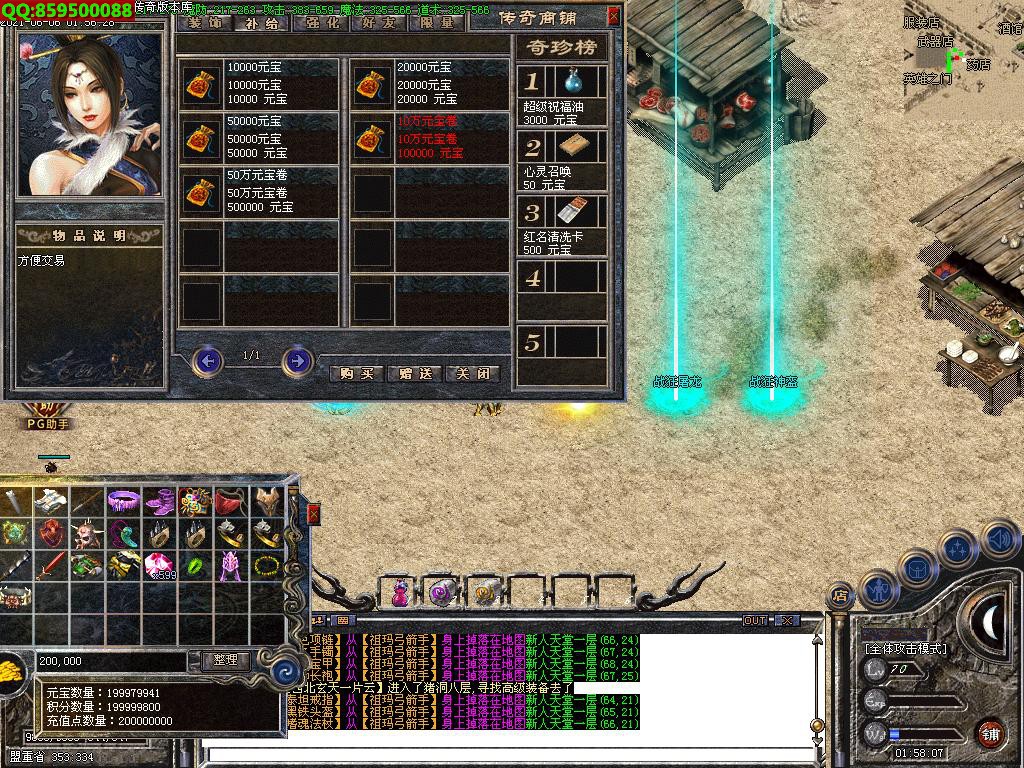Click the red 铺 shop button
The width and height of the screenshot is (1024, 768).
[x=989, y=733]
